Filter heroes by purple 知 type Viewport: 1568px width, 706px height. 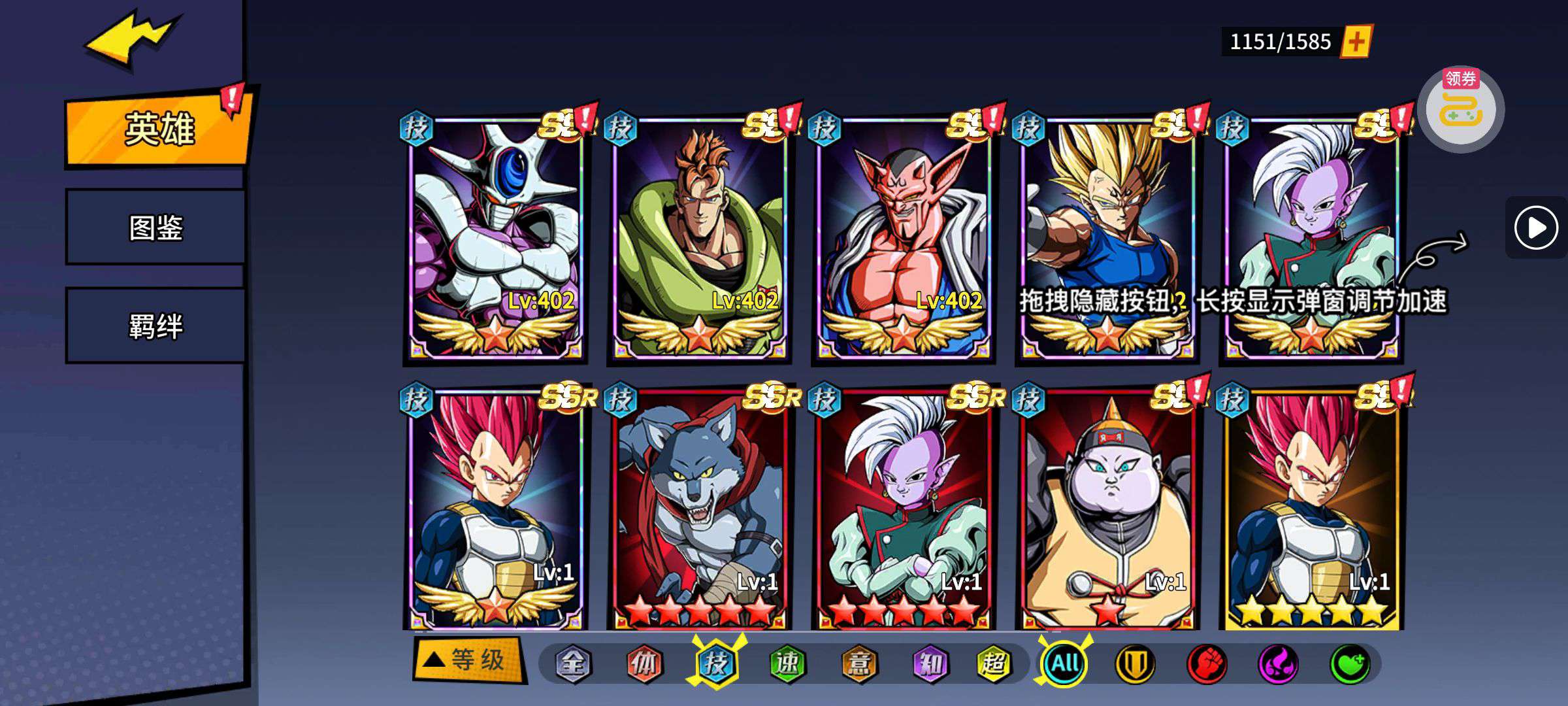click(929, 664)
